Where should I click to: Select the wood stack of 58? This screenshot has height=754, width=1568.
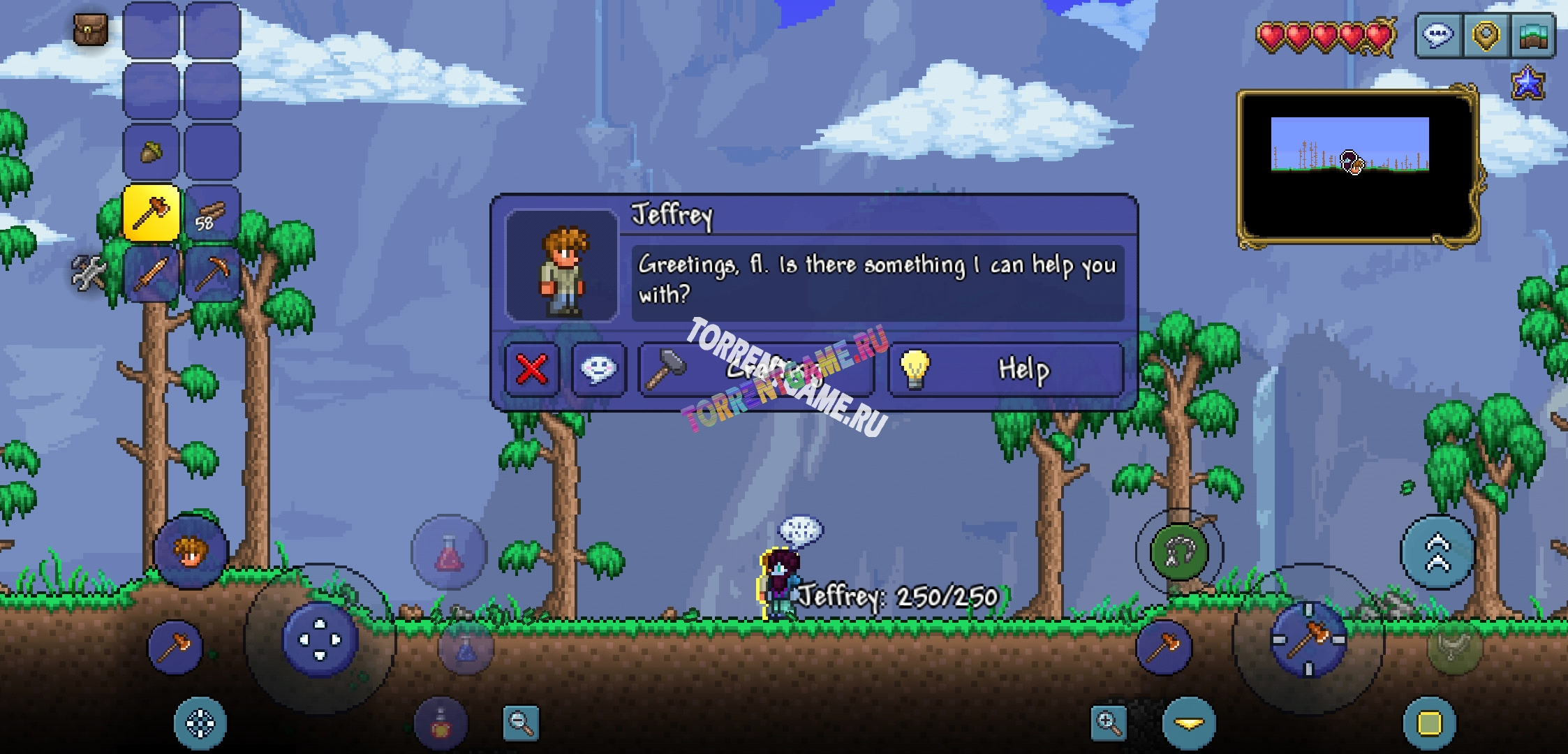[x=212, y=213]
